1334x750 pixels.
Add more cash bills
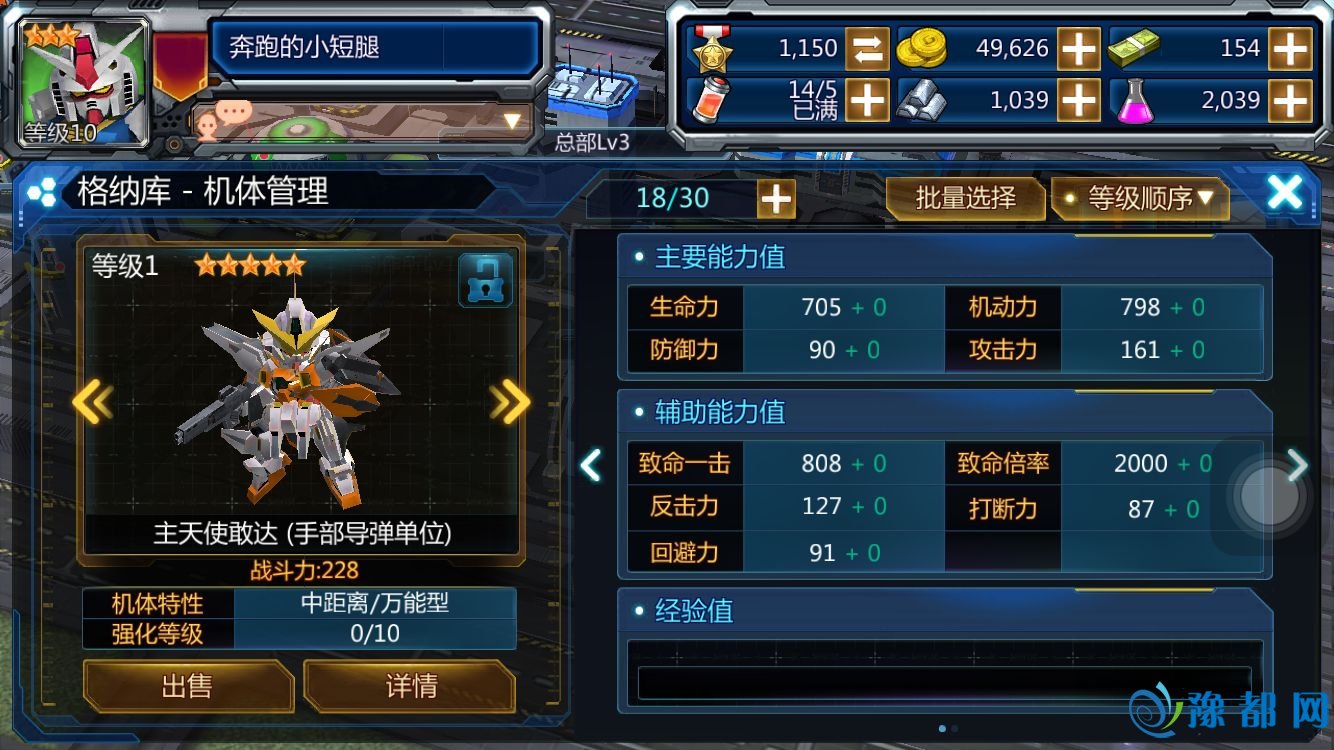click(1290, 48)
